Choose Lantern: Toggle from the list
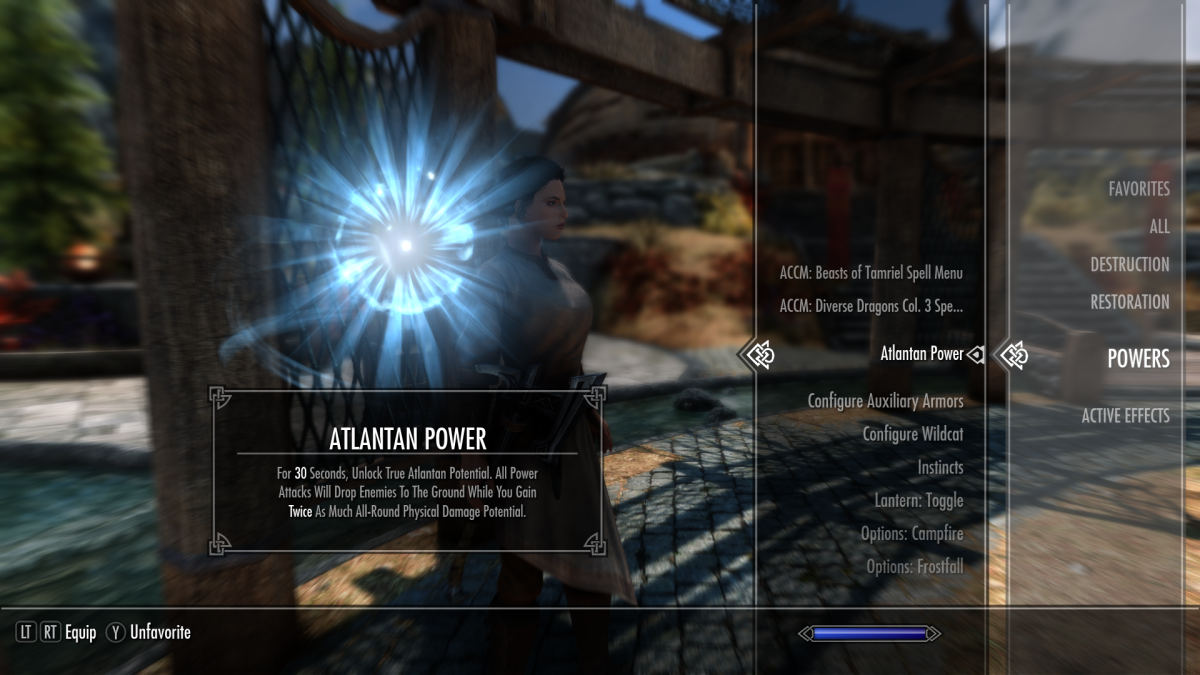Viewport: 1200px width, 675px height. click(919, 500)
